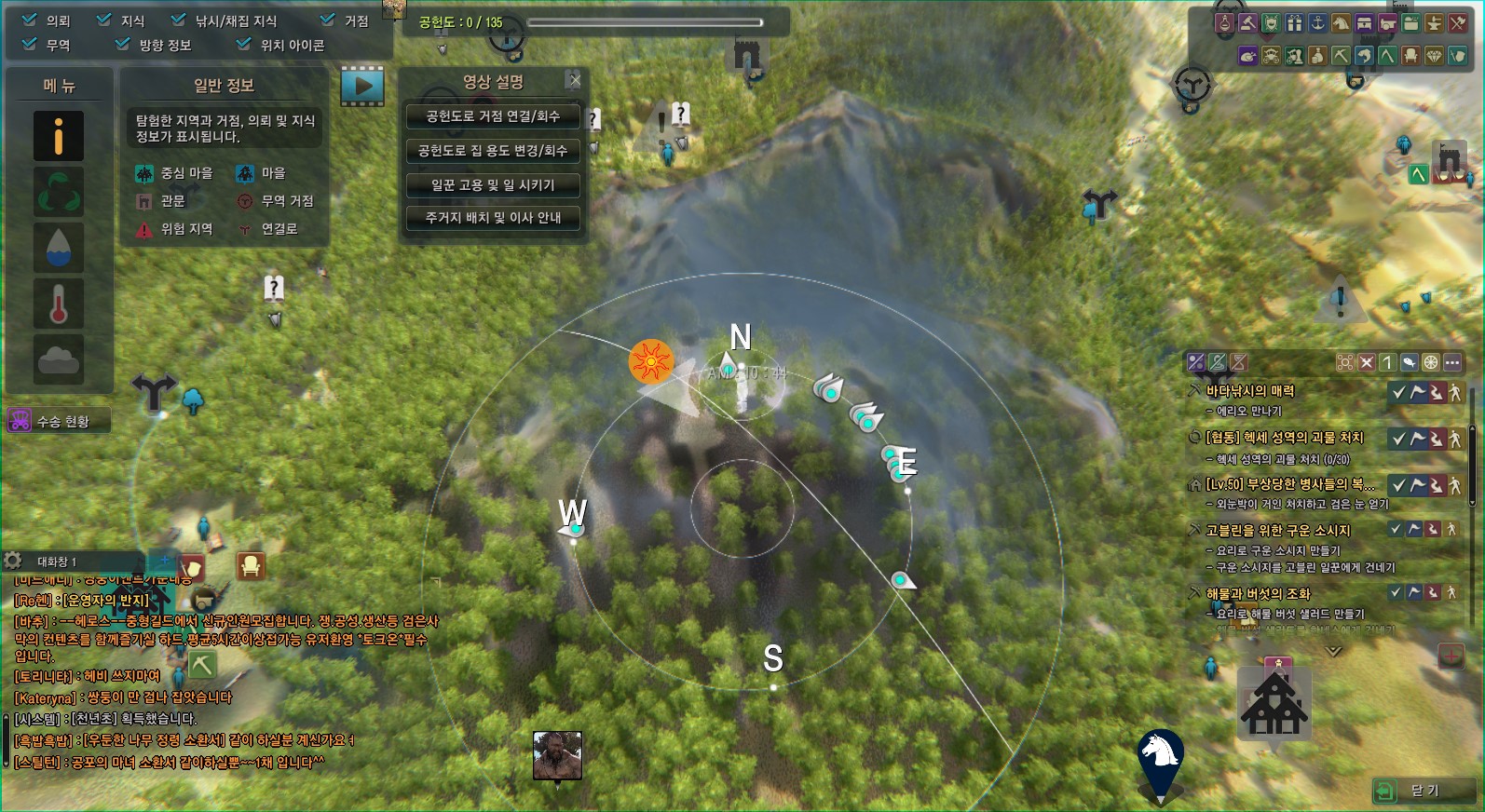Close the world map with 닫기
Image resolution: width=1485 pixels, height=812 pixels.
tap(1422, 791)
